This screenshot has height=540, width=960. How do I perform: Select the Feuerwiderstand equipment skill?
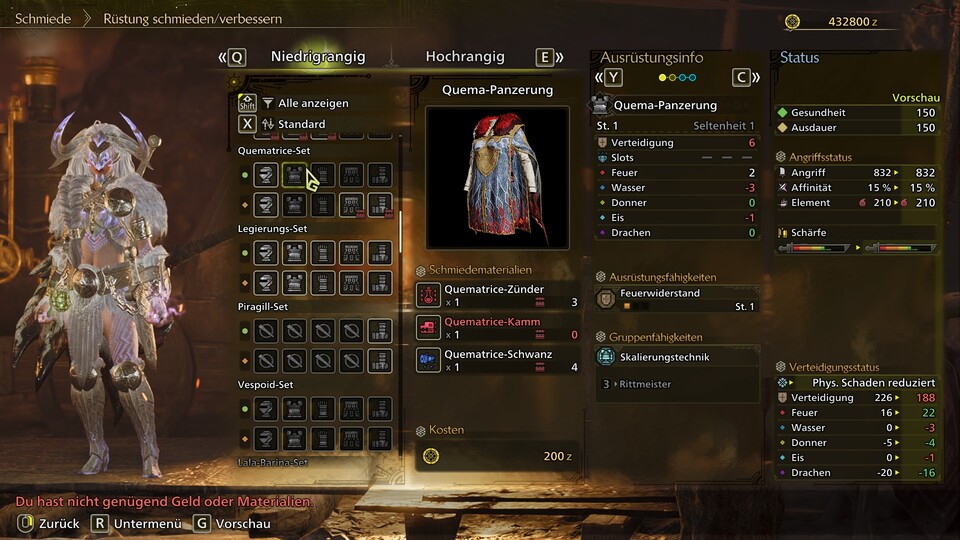(x=674, y=299)
